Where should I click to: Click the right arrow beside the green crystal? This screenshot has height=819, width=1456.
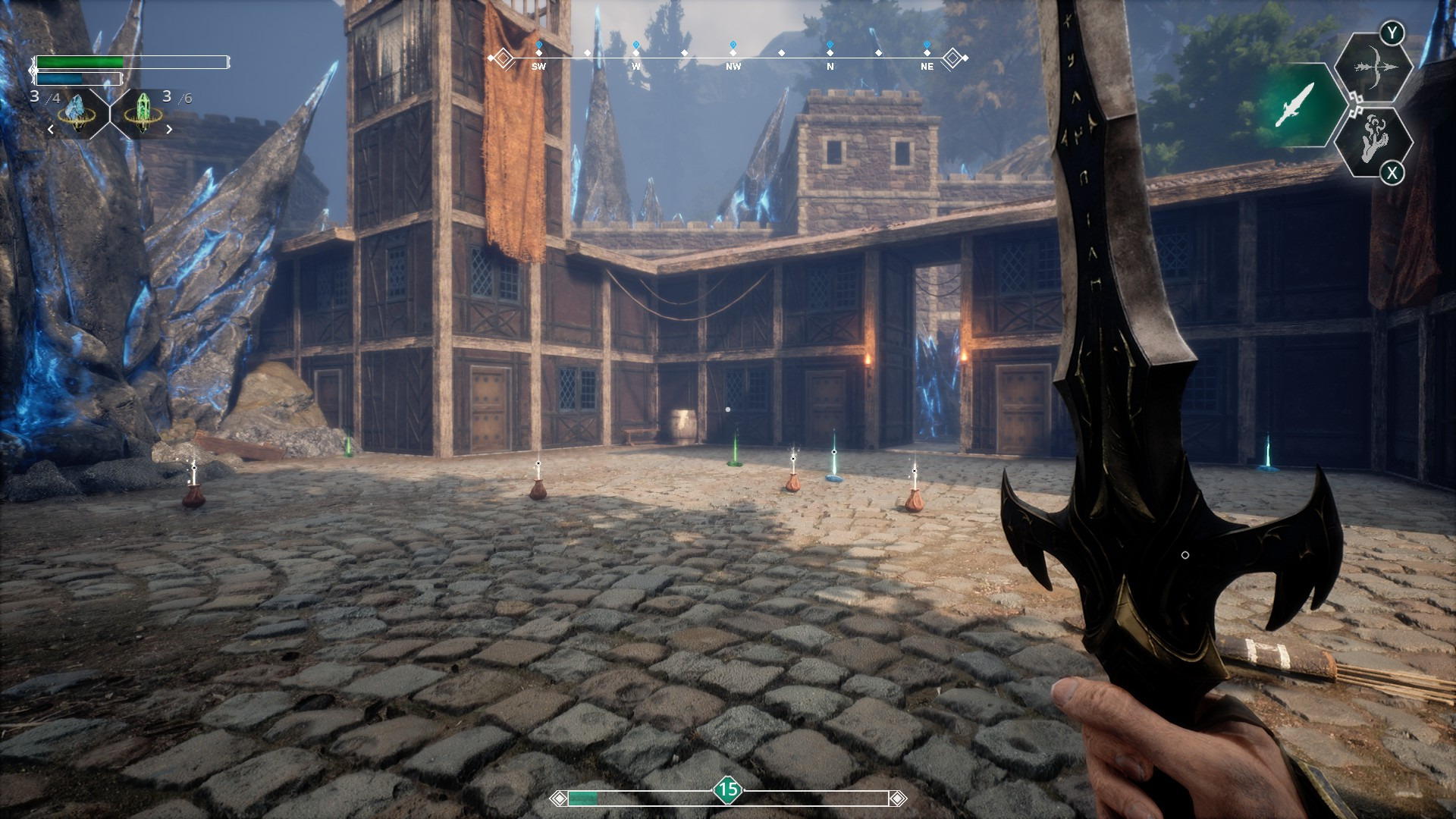(169, 130)
